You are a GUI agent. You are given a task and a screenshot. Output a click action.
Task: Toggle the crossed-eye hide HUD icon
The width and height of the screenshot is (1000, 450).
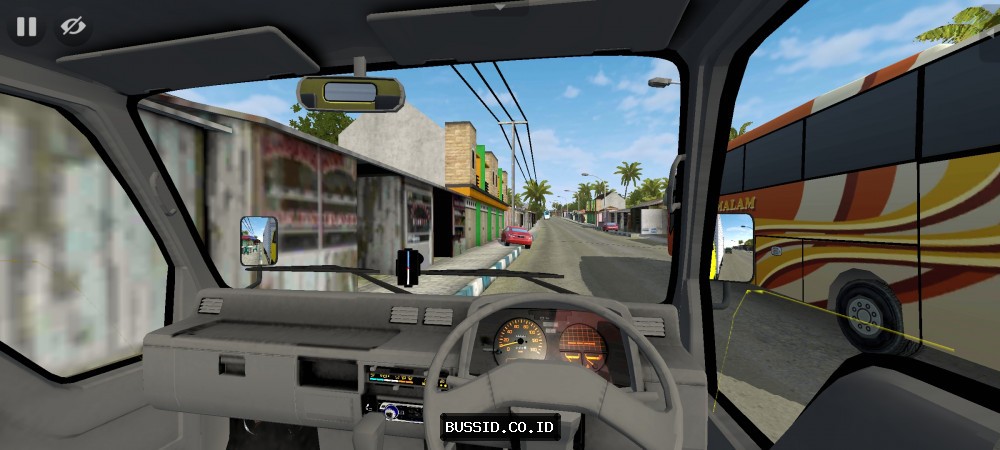click(x=73, y=26)
